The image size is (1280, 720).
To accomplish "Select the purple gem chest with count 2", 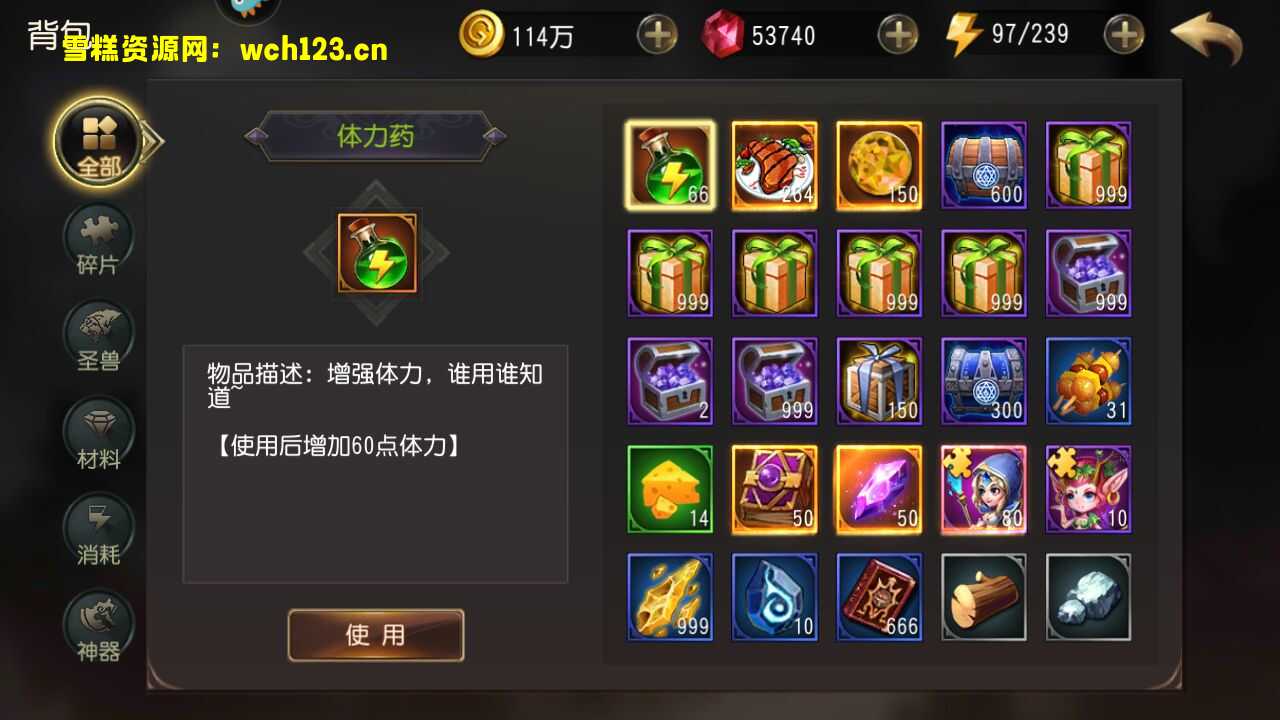I will pos(669,381).
